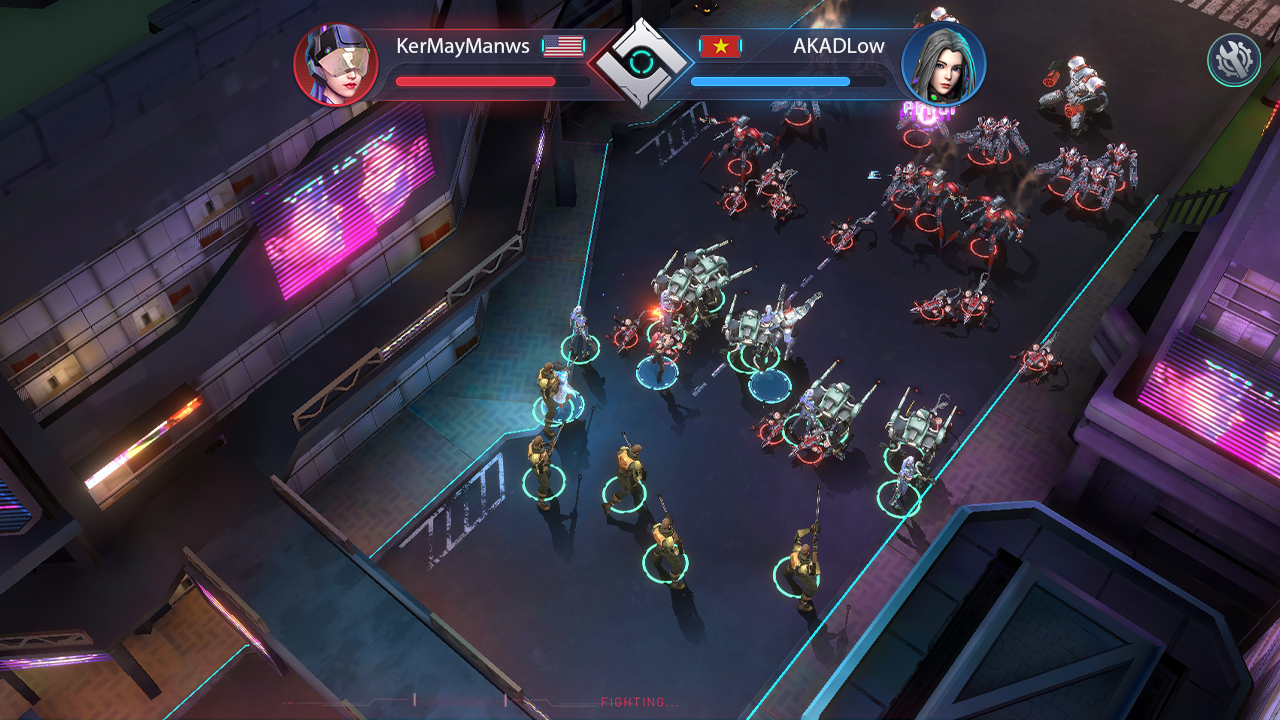Select KerMayManws player portrait

[x=336, y=65]
